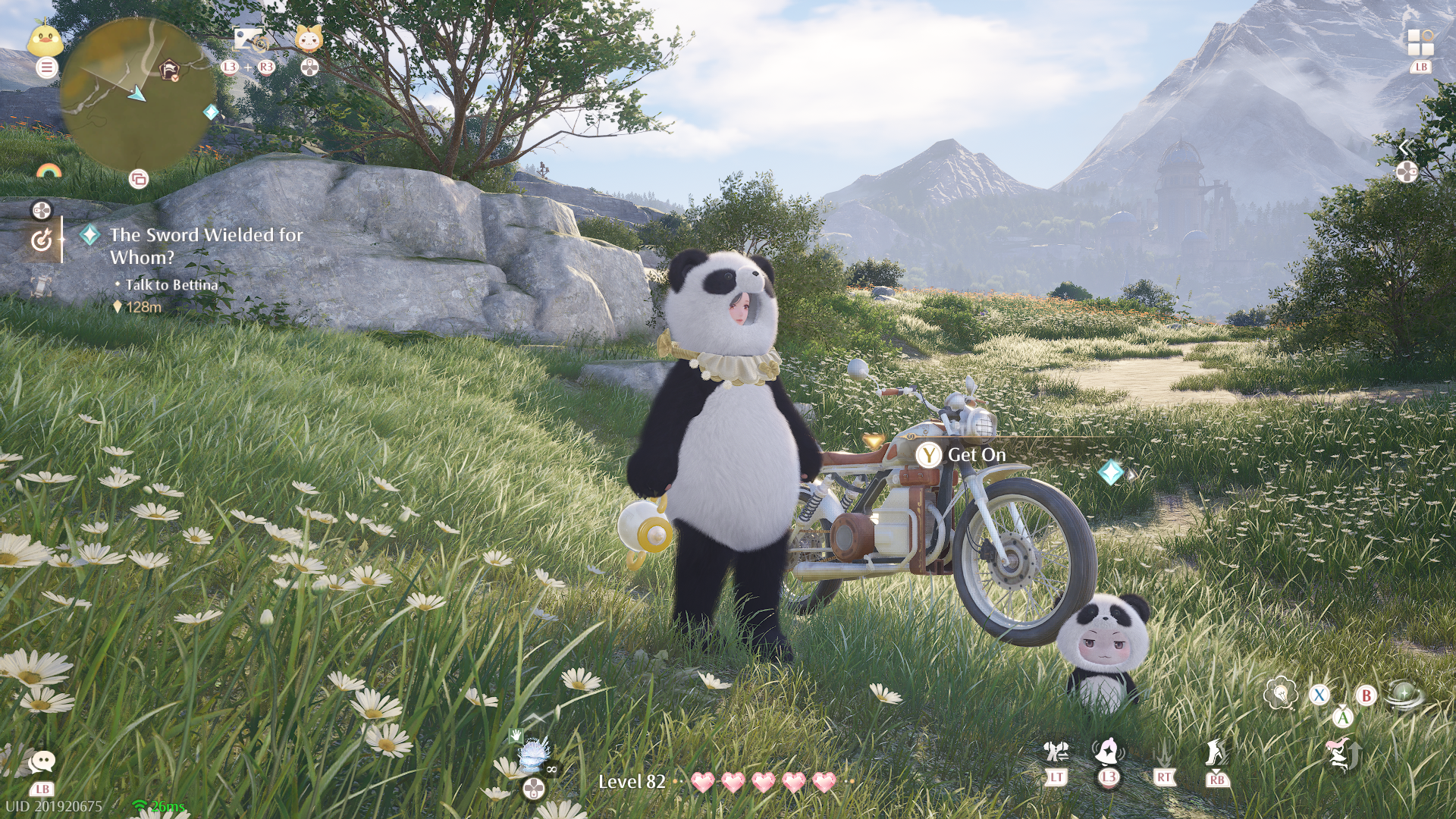Select the snow globe item slot
1456x819 pixels.
(x=534, y=755)
